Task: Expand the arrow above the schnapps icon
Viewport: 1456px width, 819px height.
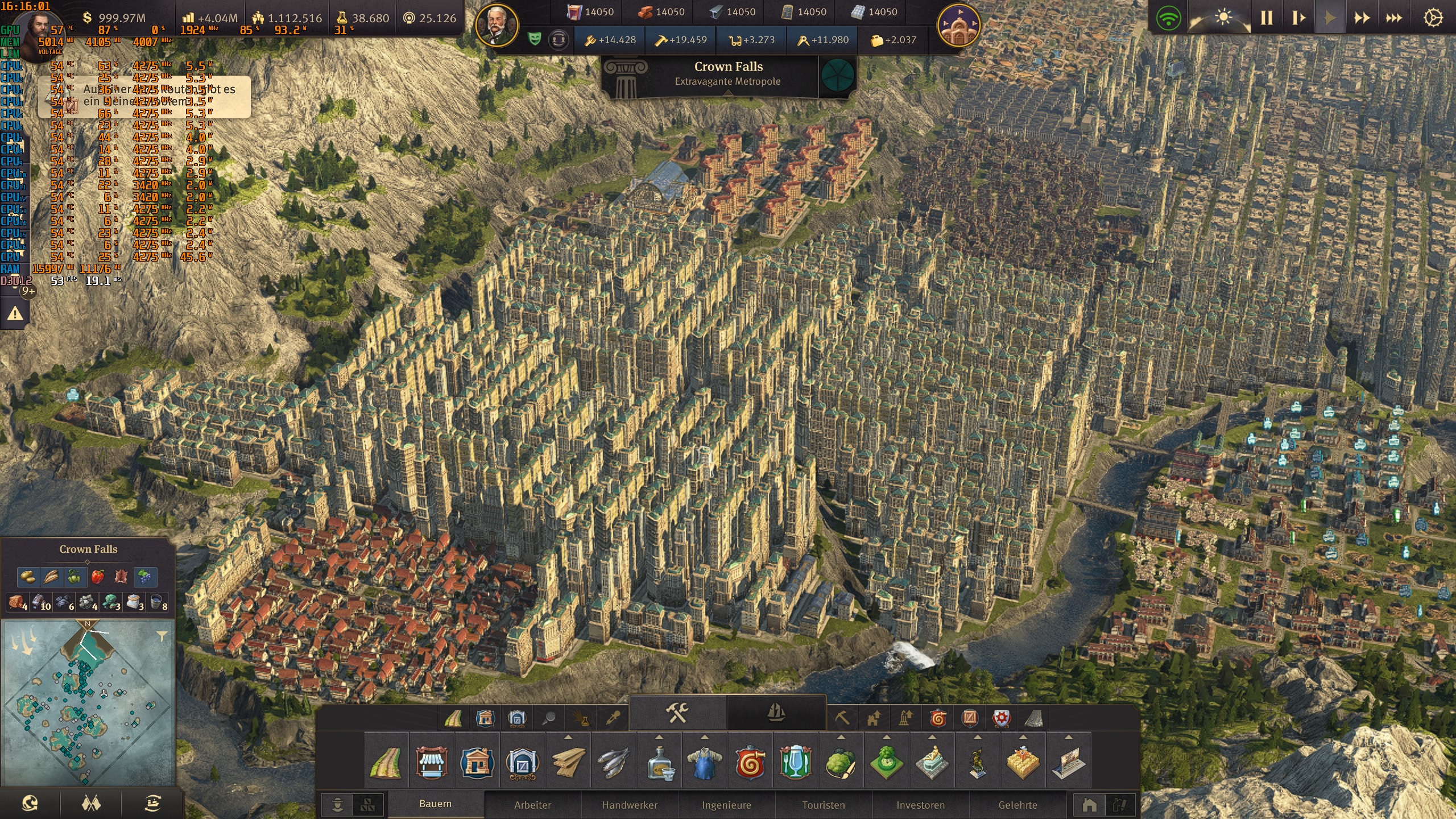Action: [x=659, y=738]
